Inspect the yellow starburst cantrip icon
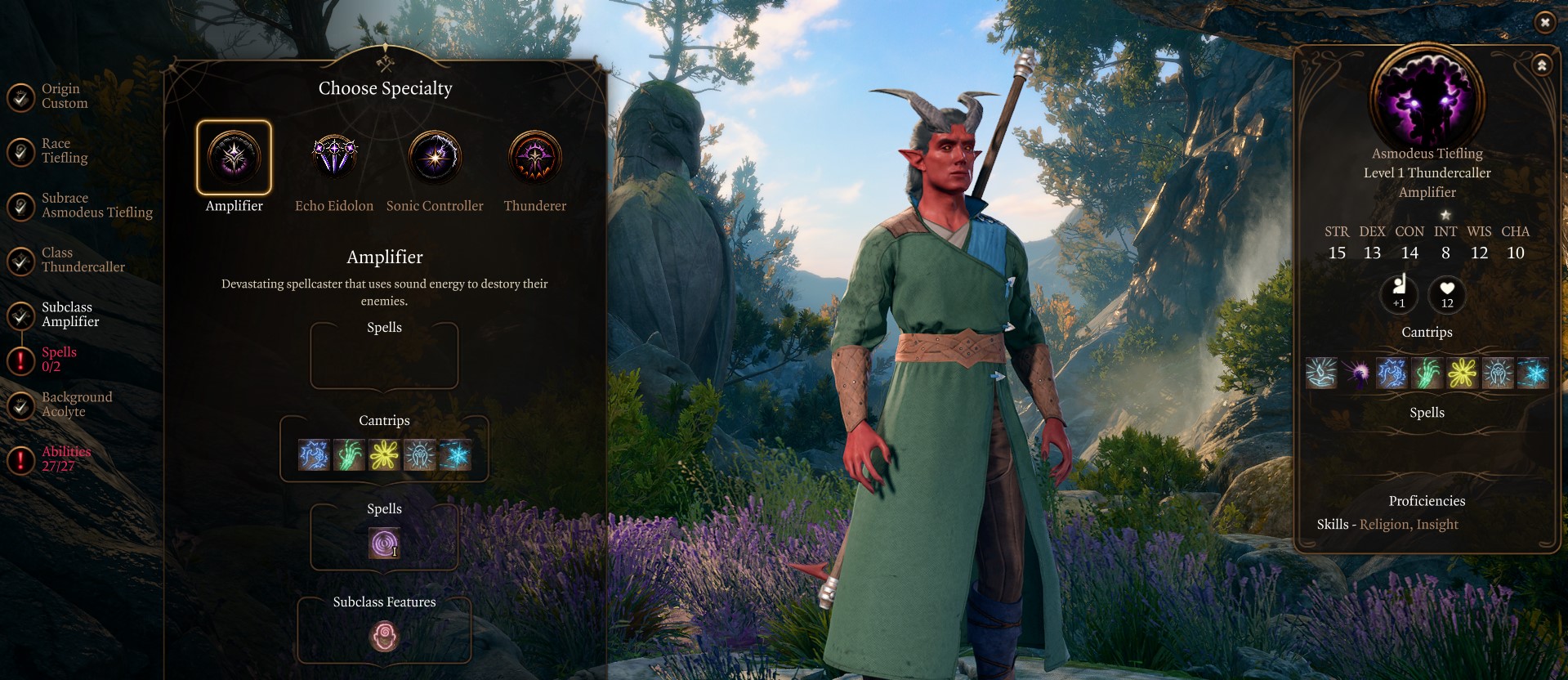 click(384, 455)
